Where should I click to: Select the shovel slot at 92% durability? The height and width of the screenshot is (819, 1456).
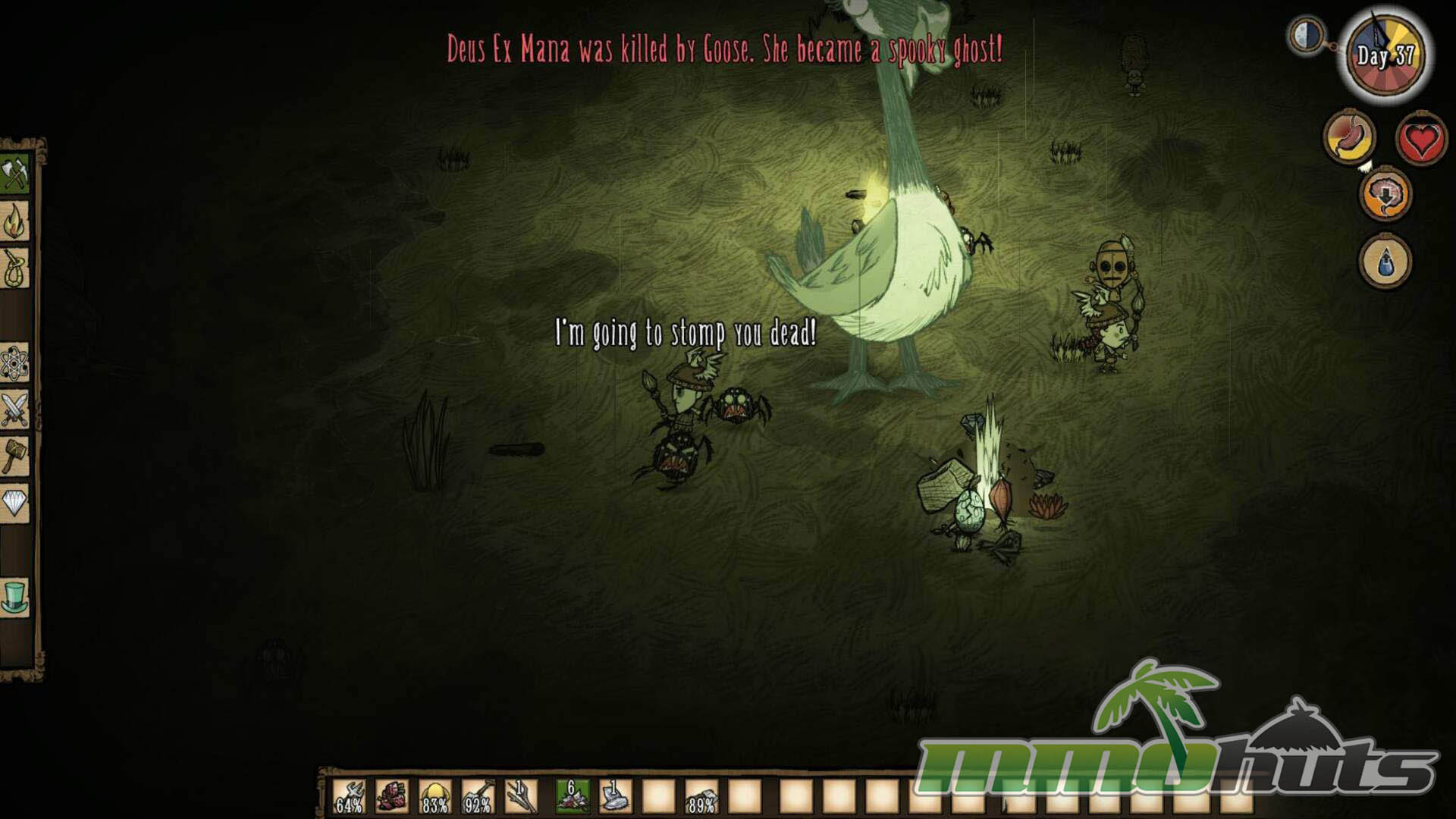(x=478, y=797)
